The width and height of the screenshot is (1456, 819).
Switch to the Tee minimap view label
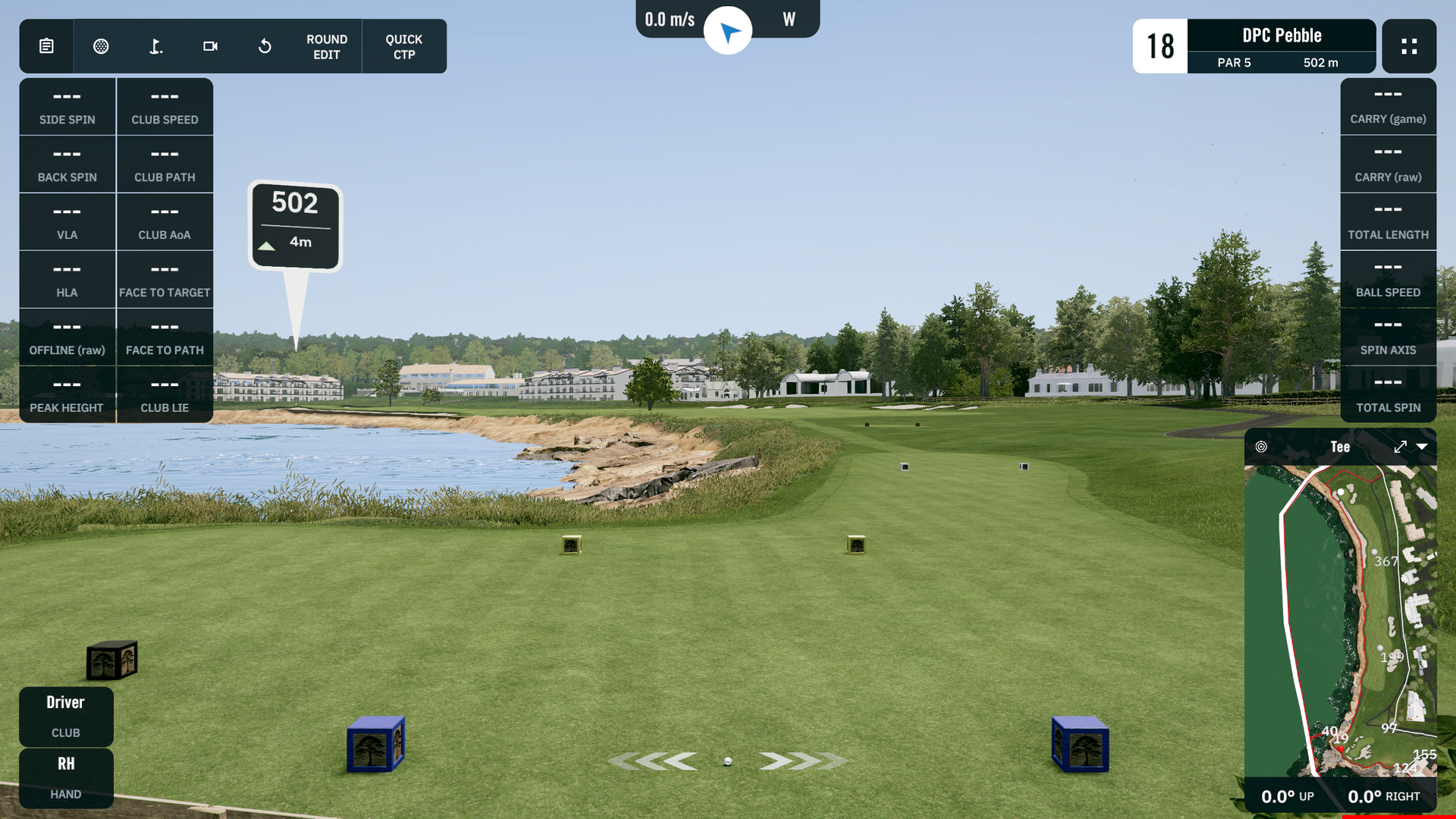point(1340,447)
